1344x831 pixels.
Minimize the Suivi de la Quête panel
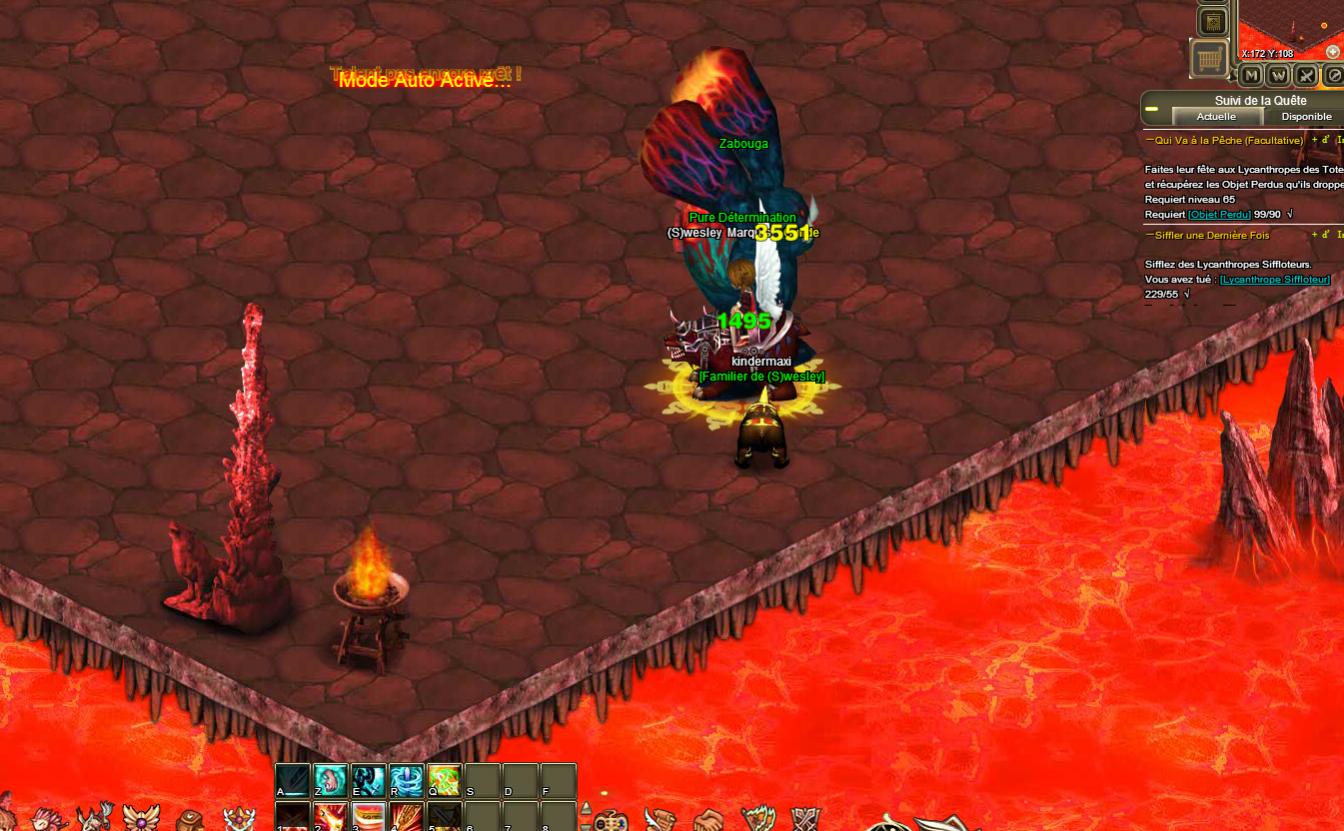click(x=1152, y=108)
